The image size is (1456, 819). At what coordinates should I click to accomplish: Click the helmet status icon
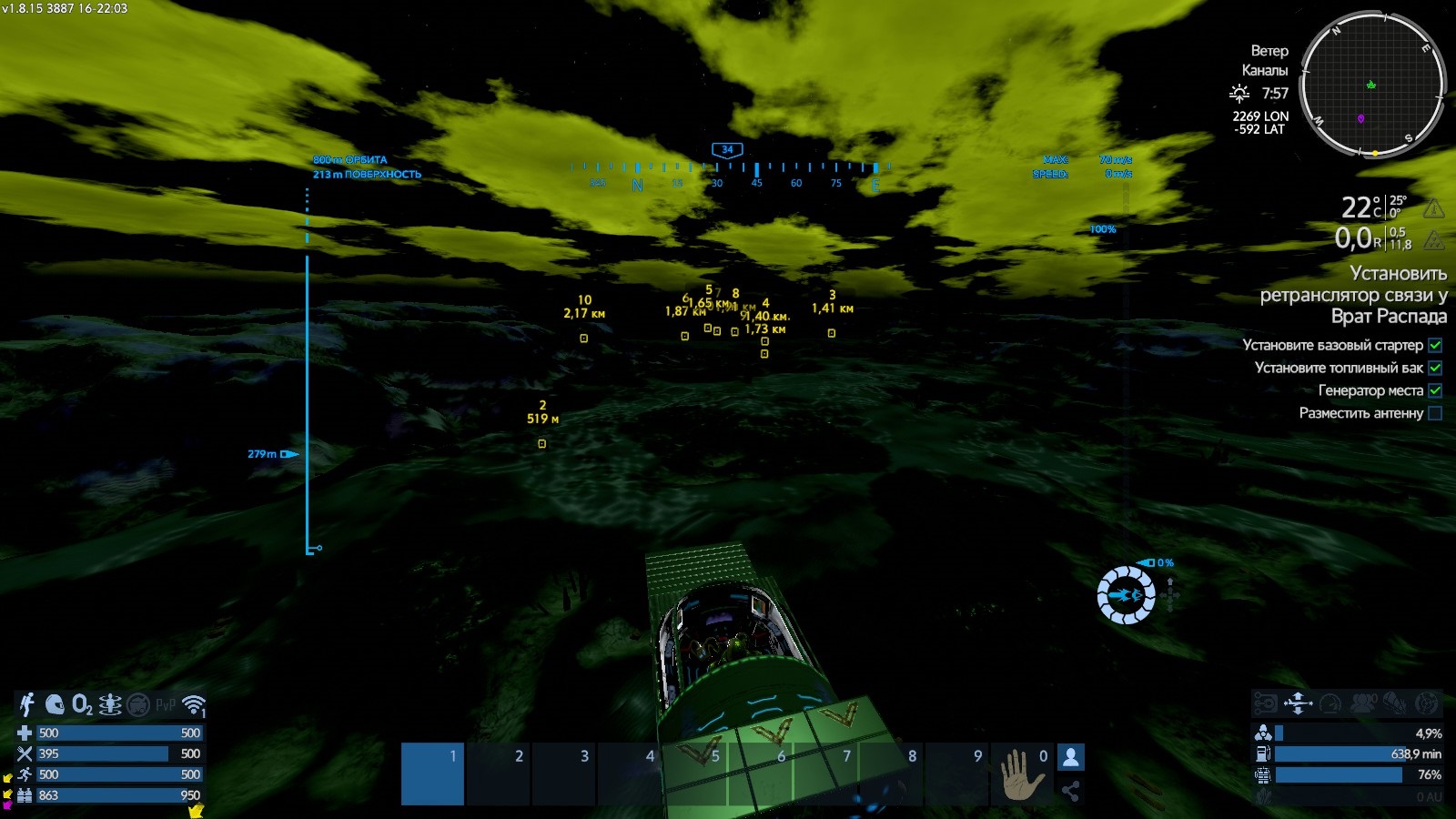(x=55, y=704)
